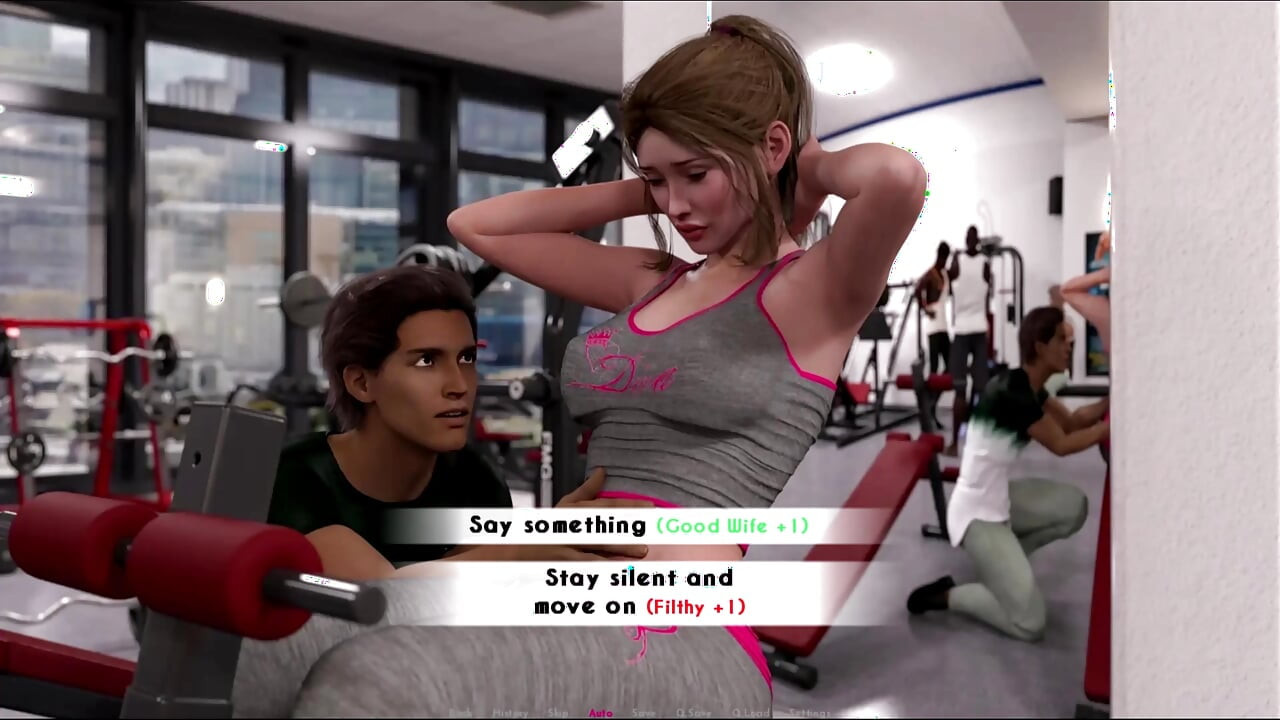Screen dimensions: 1280x720
Task: Quick load with Q.Load
Action: (x=749, y=713)
